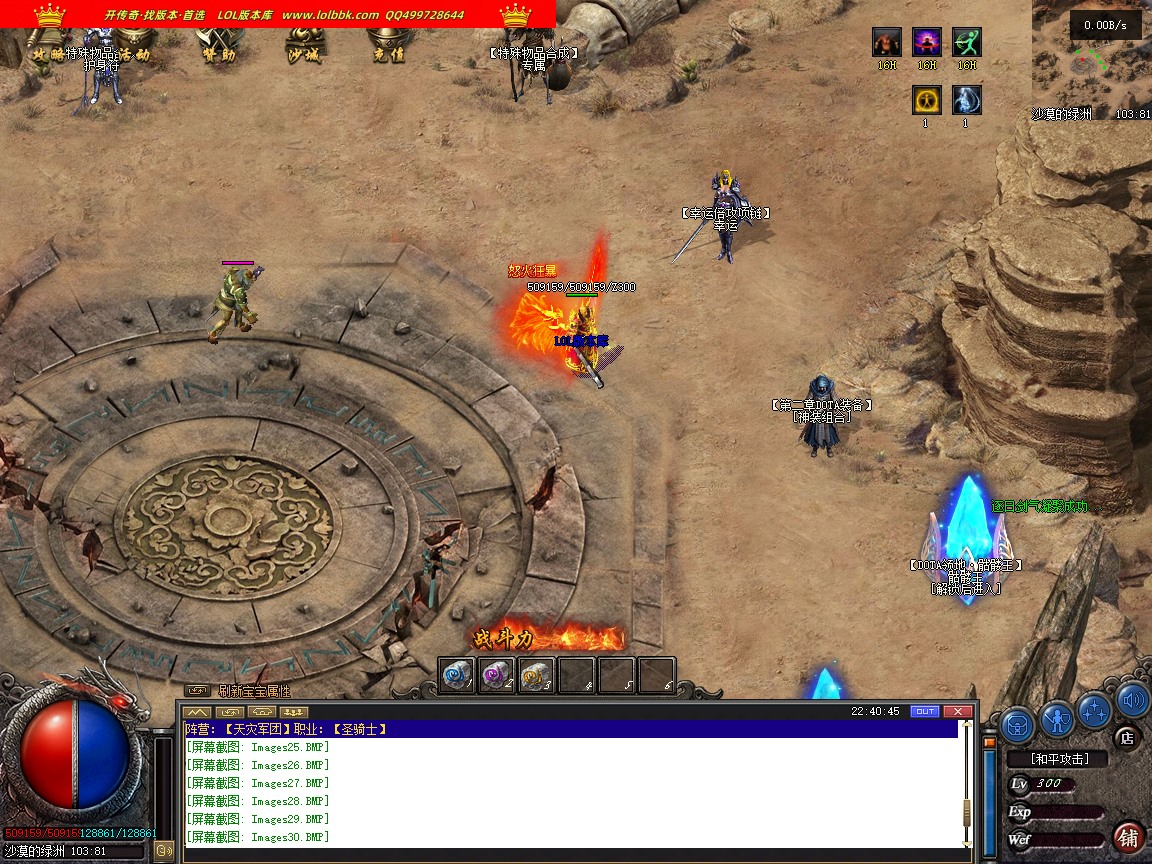Close the chat window with the red X
Image resolution: width=1152 pixels, height=864 pixels.
(x=957, y=711)
